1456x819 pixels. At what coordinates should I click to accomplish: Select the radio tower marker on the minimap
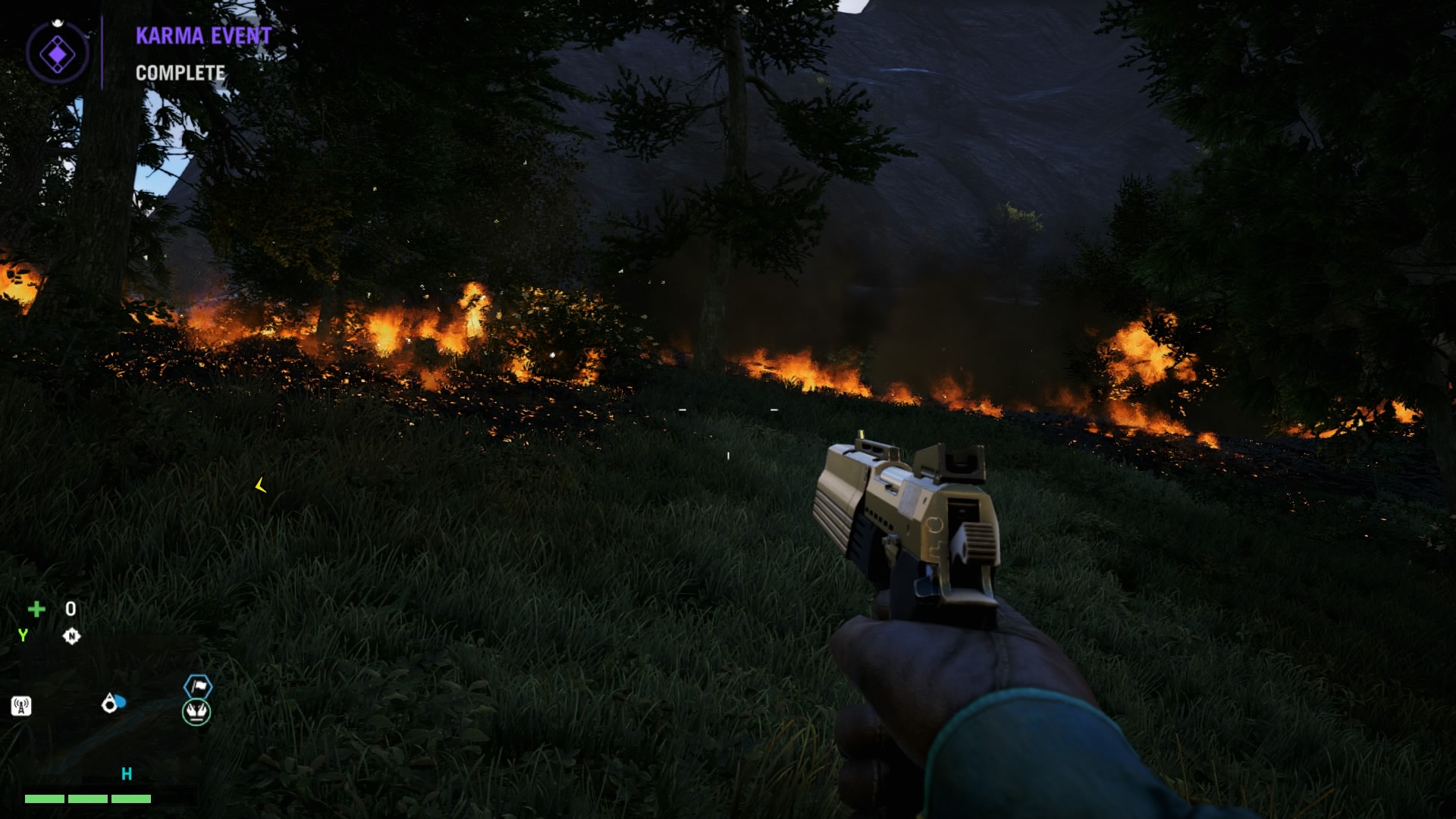21,707
